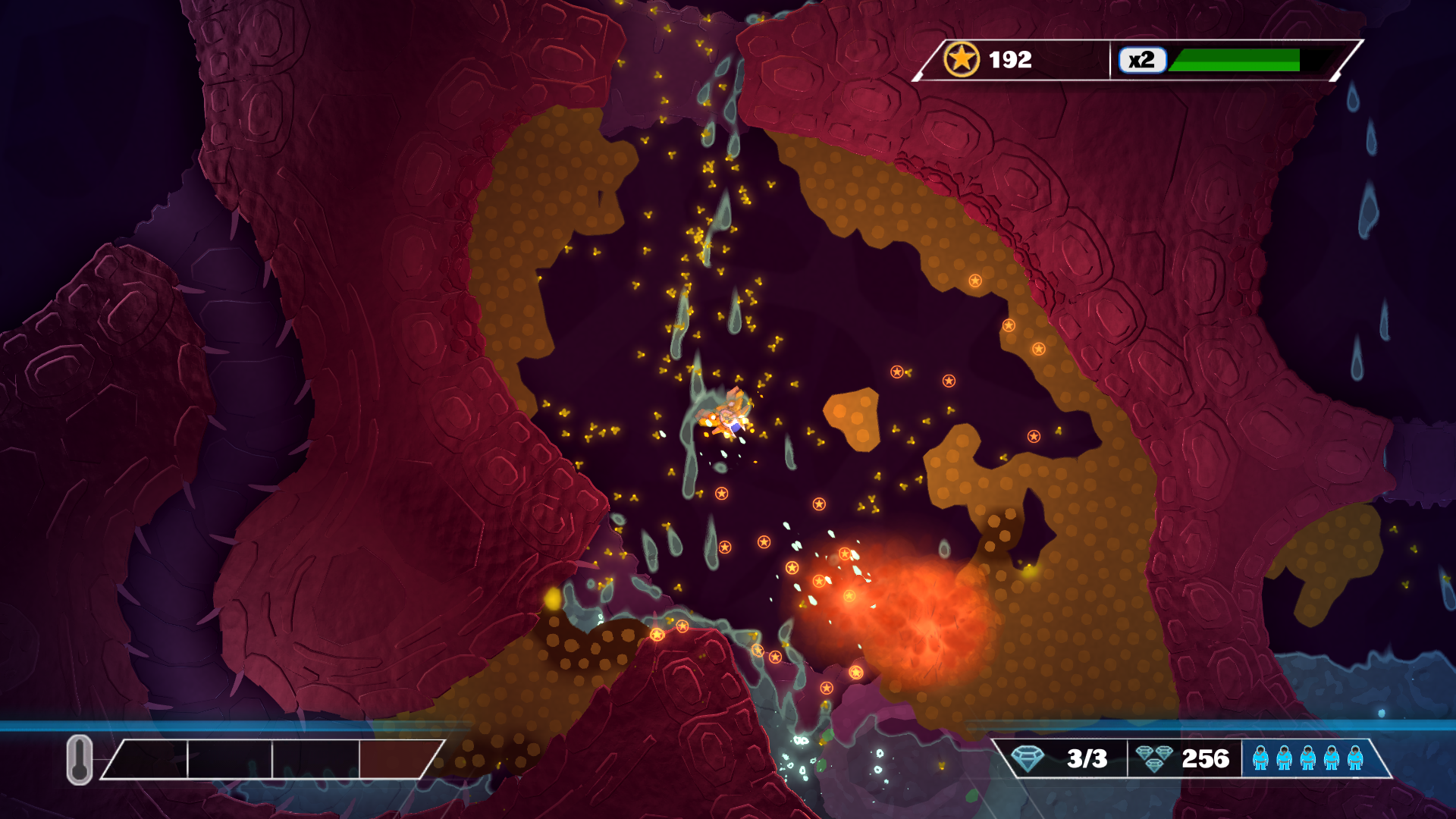Select the x2 multiplier badge
Screen dimensions: 1456x819
coord(1141,60)
